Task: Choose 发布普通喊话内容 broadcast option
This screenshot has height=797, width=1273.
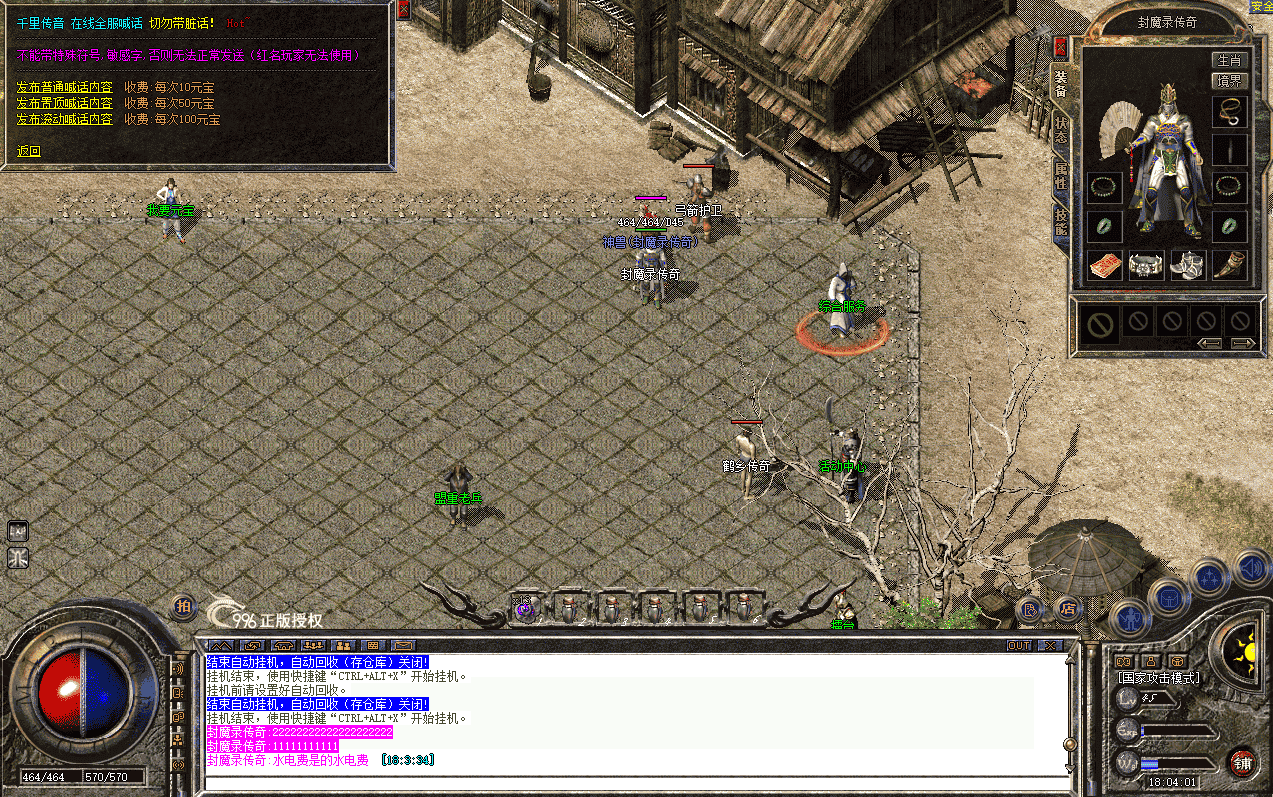Action: (64, 87)
